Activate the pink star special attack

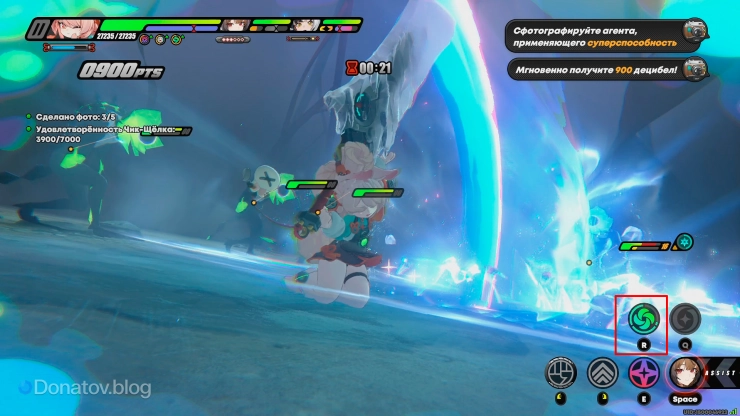(643, 373)
